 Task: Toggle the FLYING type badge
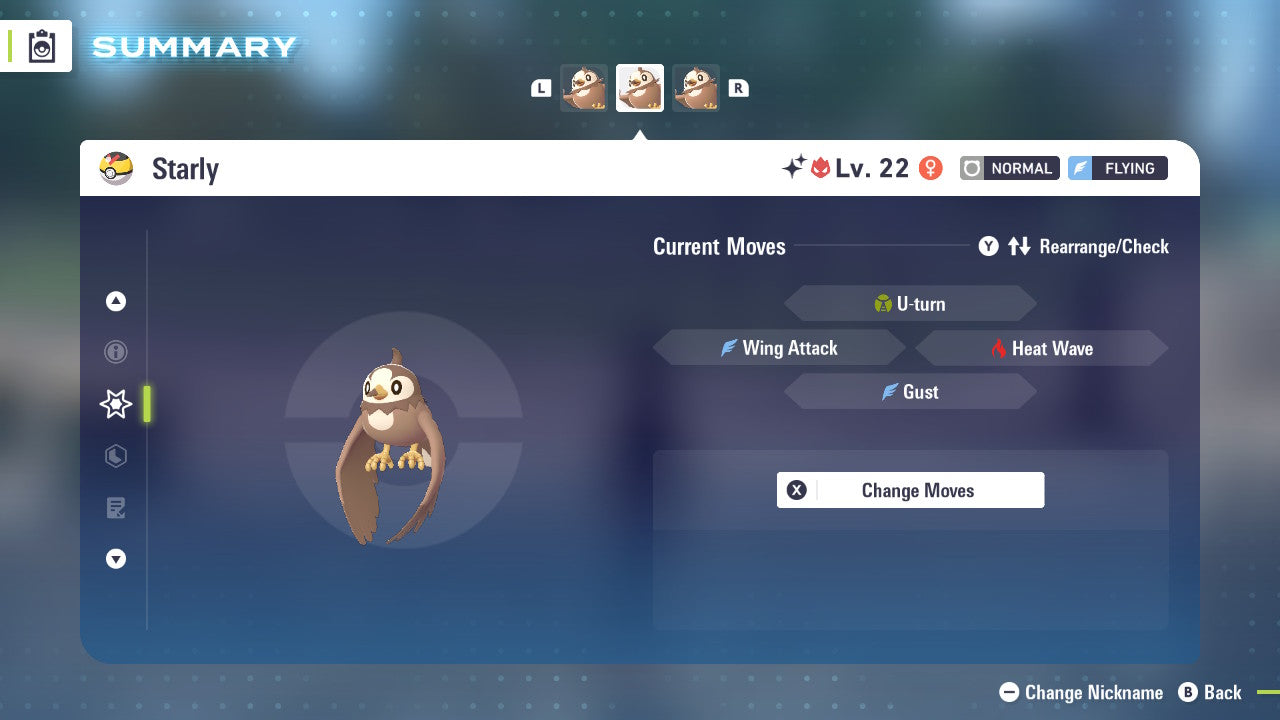[x=1117, y=168]
